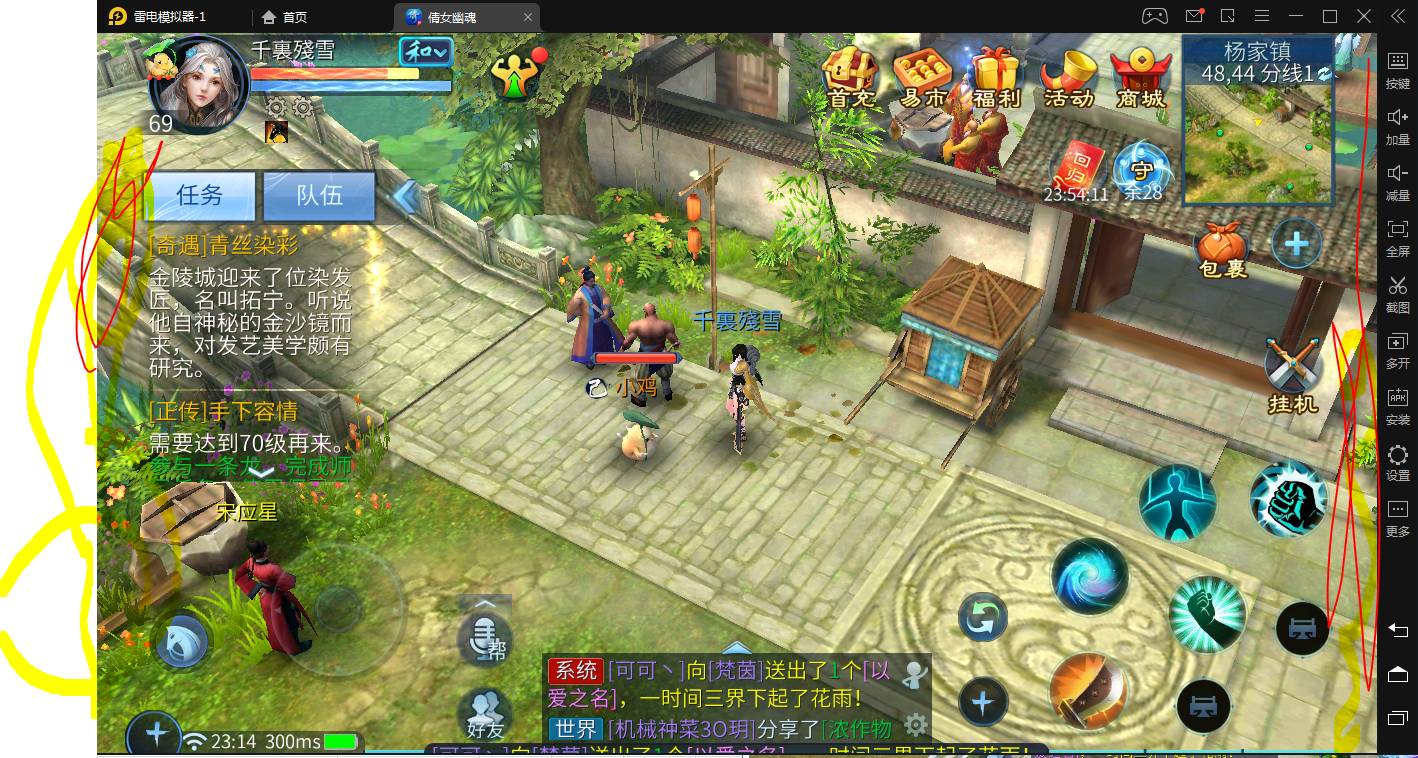Toggle 挂机 auto-battle mode
The height and width of the screenshot is (758, 1418).
tap(1292, 376)
